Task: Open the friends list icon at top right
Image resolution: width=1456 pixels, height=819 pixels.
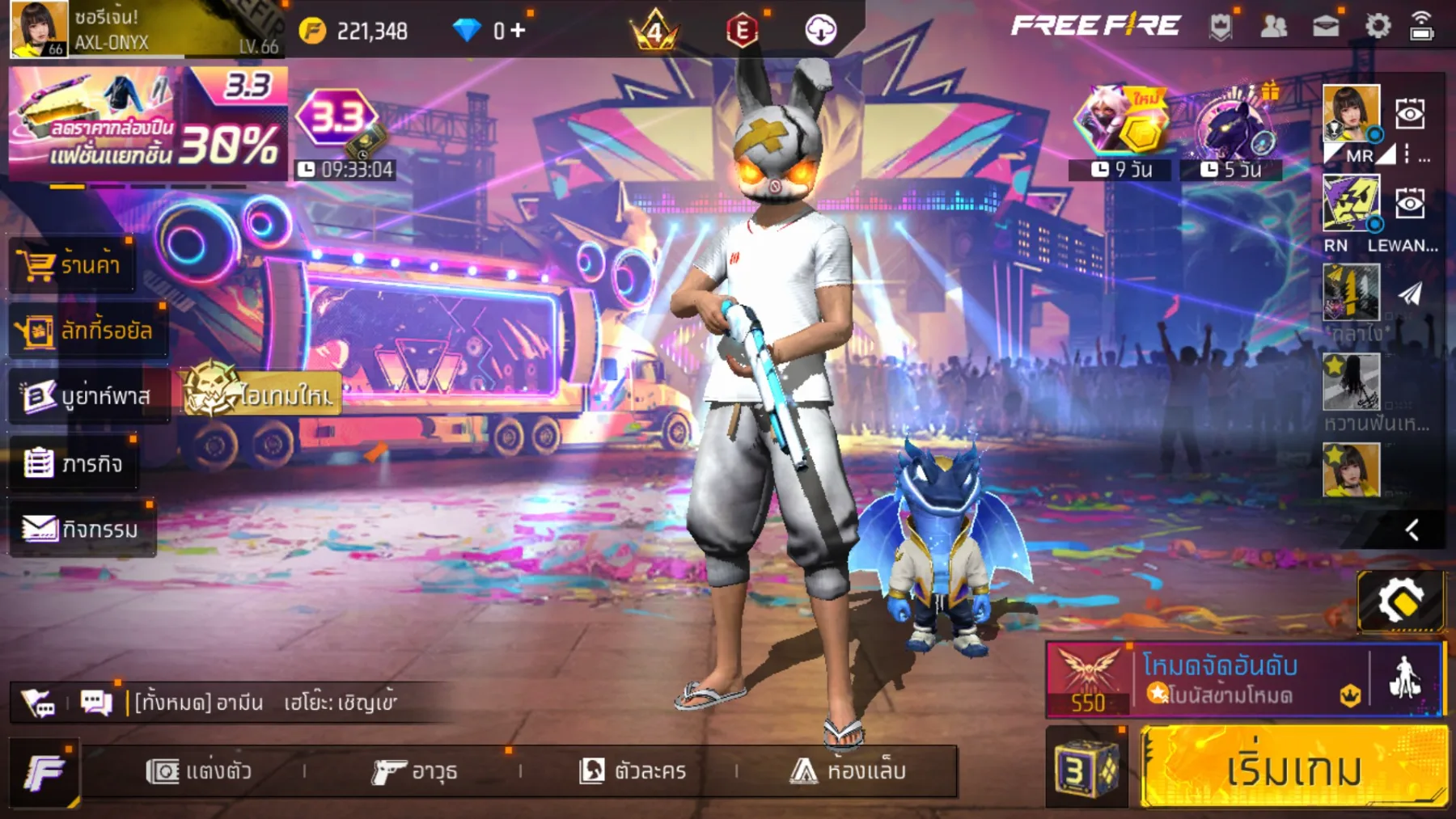Action: [1275, 27]
